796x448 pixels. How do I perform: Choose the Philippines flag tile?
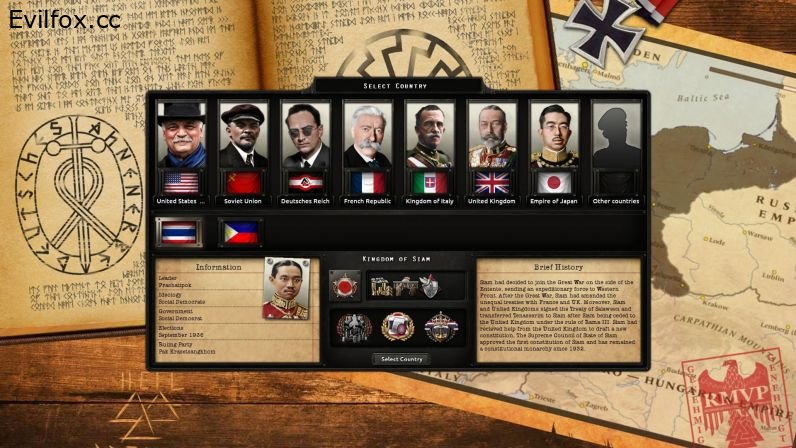pos(240,232)
